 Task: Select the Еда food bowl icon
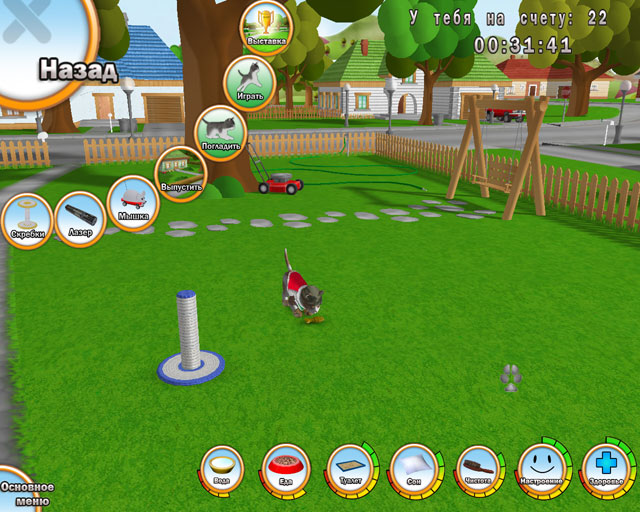click(x=286, y=468)
